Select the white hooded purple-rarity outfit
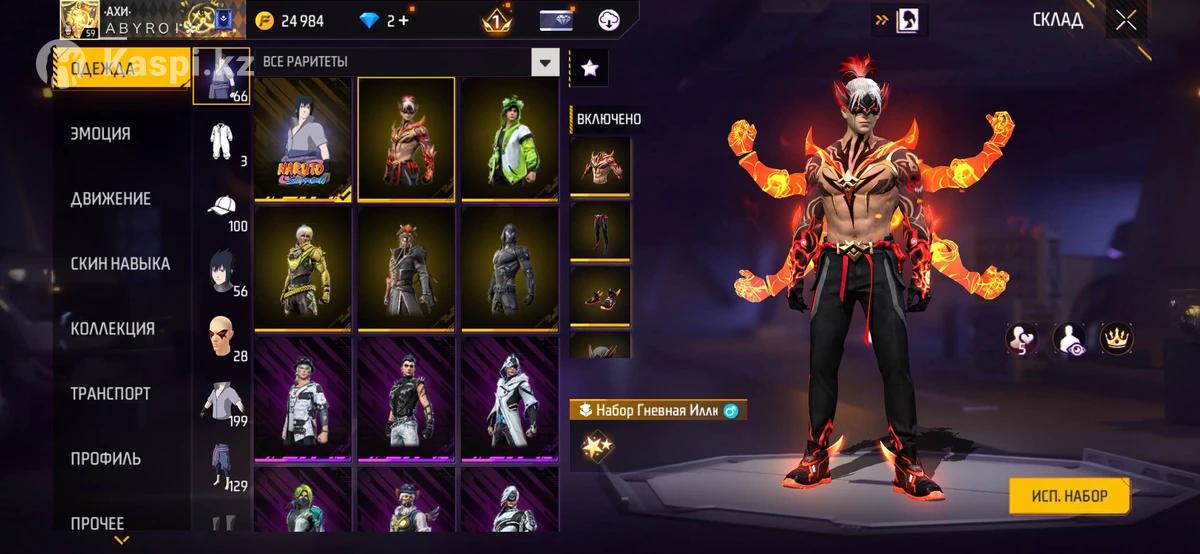 [509, 399]
